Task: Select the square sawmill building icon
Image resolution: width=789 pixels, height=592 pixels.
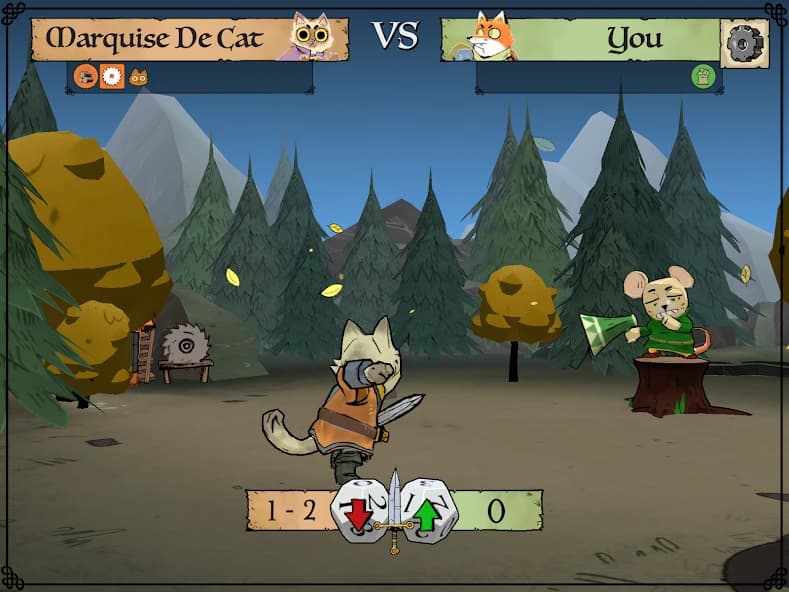Action: 112,76
